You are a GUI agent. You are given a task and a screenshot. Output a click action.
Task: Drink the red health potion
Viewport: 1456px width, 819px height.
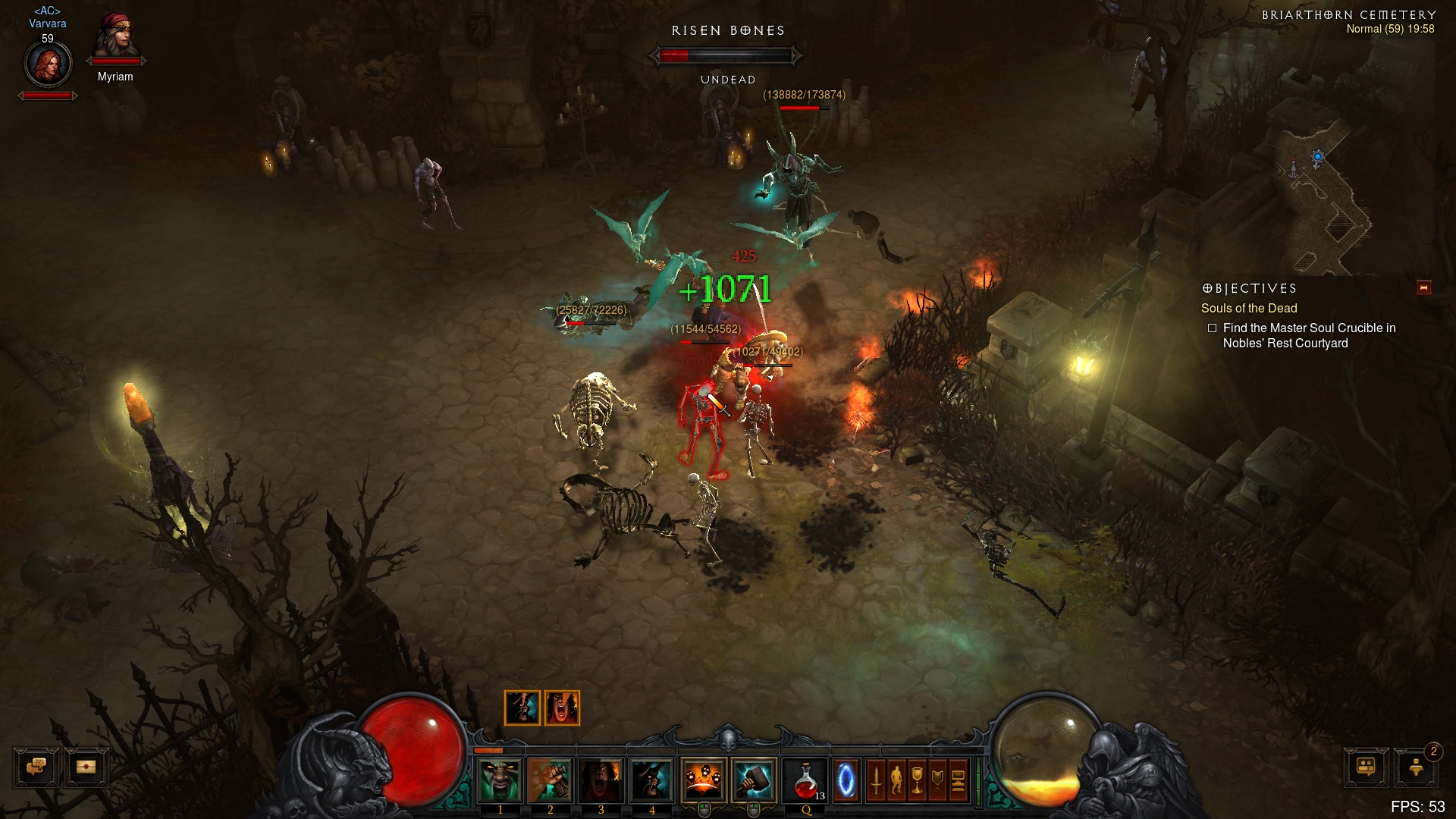805,780
